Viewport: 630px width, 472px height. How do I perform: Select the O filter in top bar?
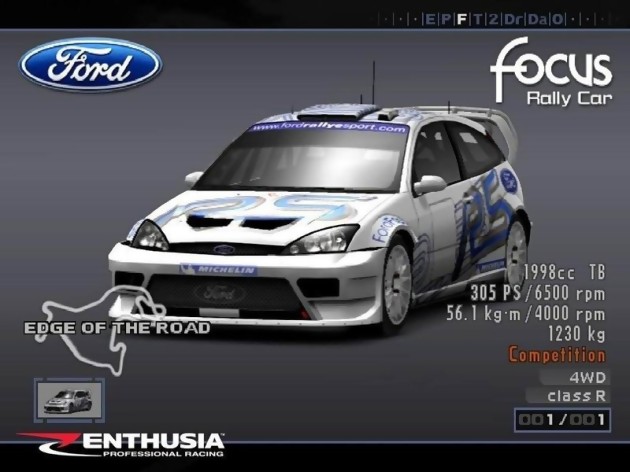point(555,19)
